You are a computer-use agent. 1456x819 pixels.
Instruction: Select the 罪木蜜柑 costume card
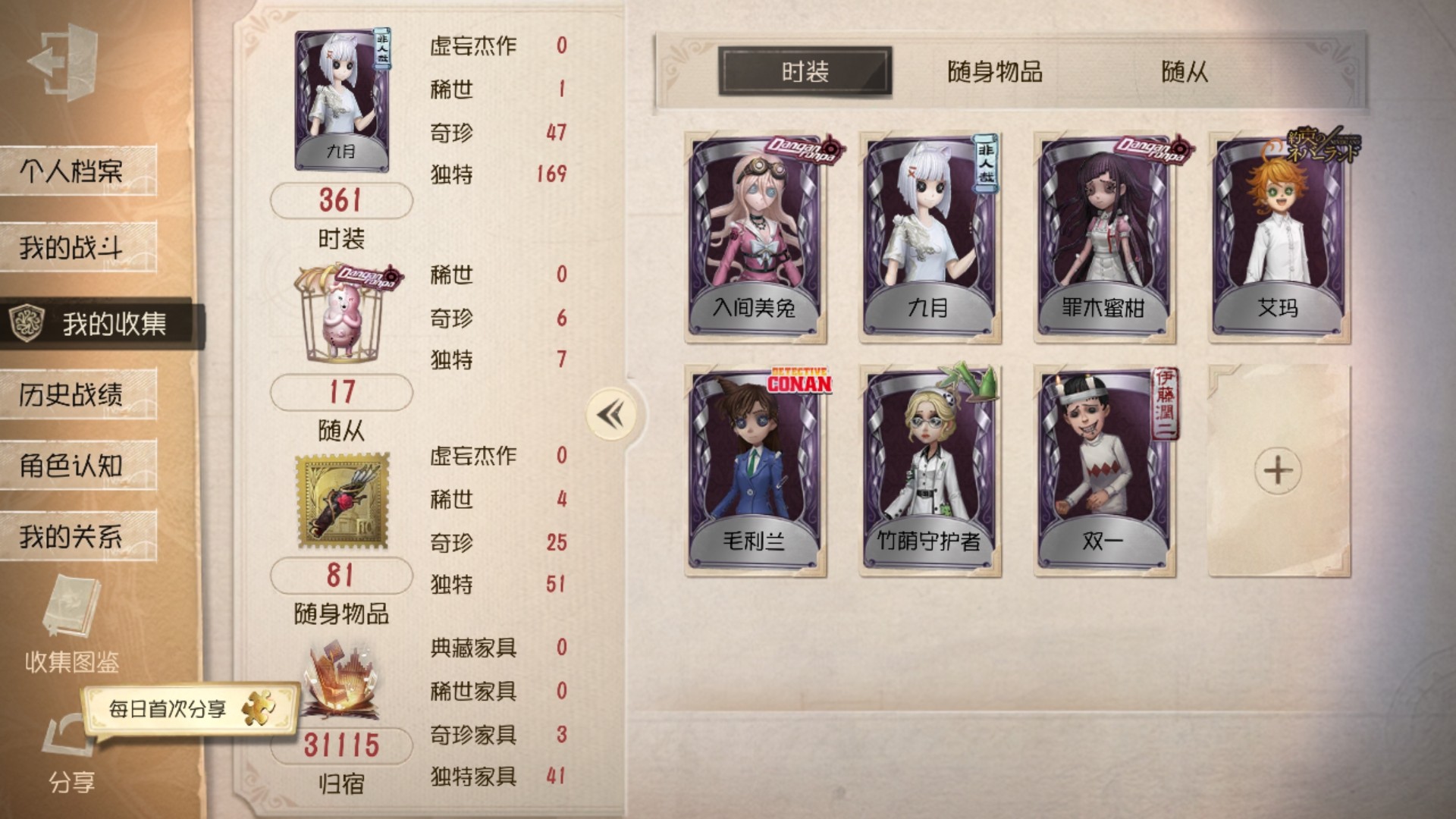pos(1104,237)
